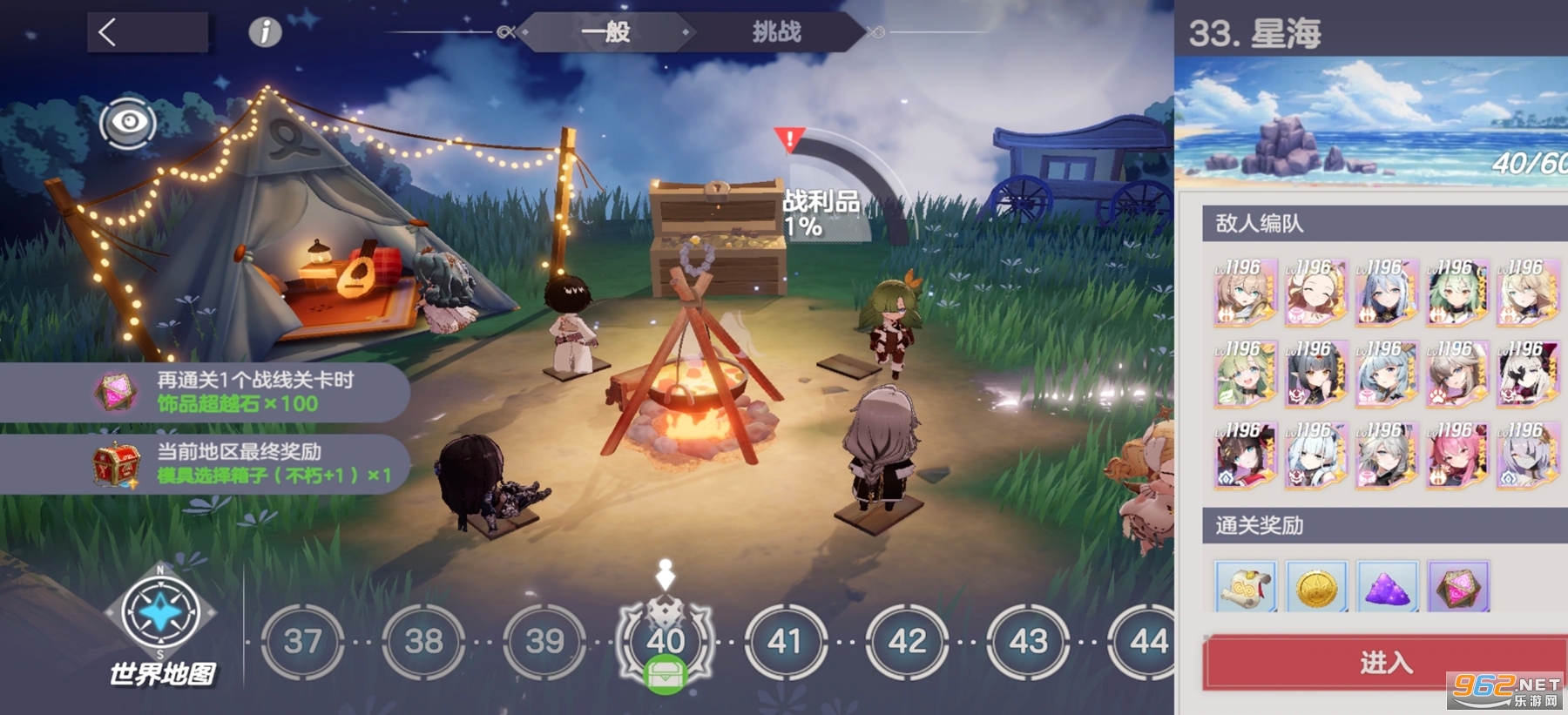Select stage 39 node
The width and height of the screenshot is (1568, 715).
544,642
